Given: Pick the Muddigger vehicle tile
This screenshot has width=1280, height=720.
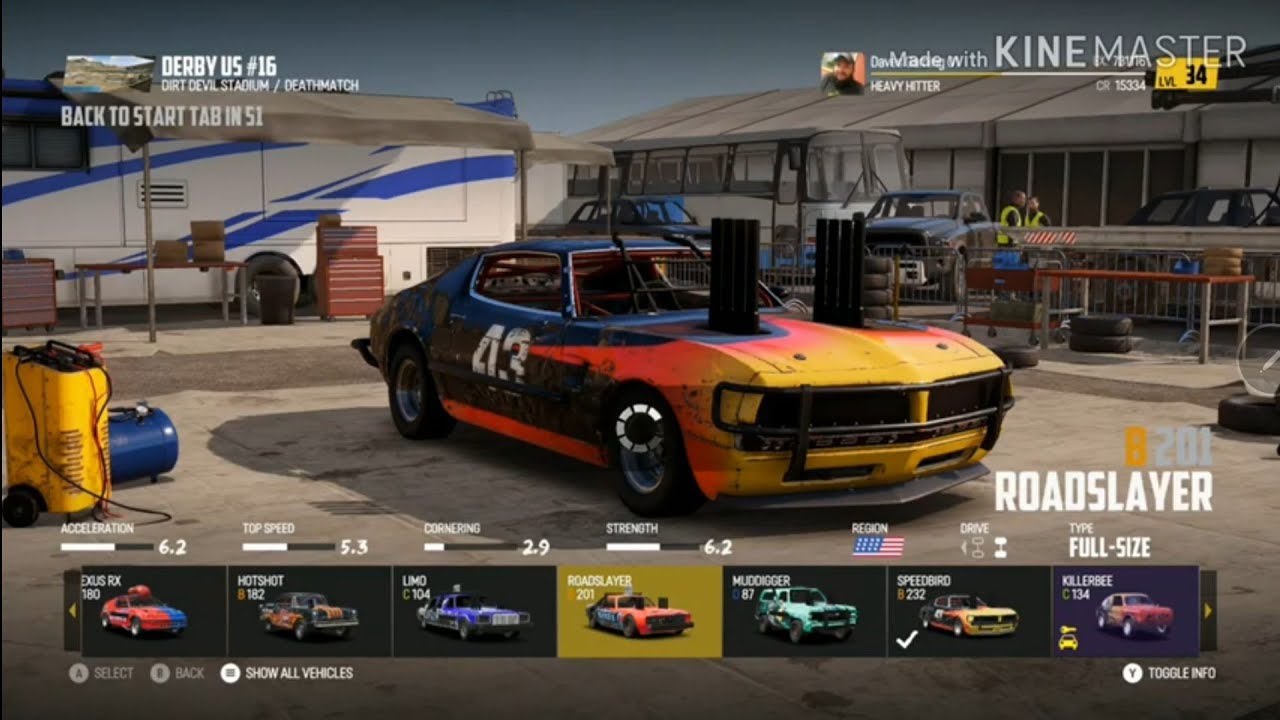Looking at the screenshot, I should [x=804, y=612].
